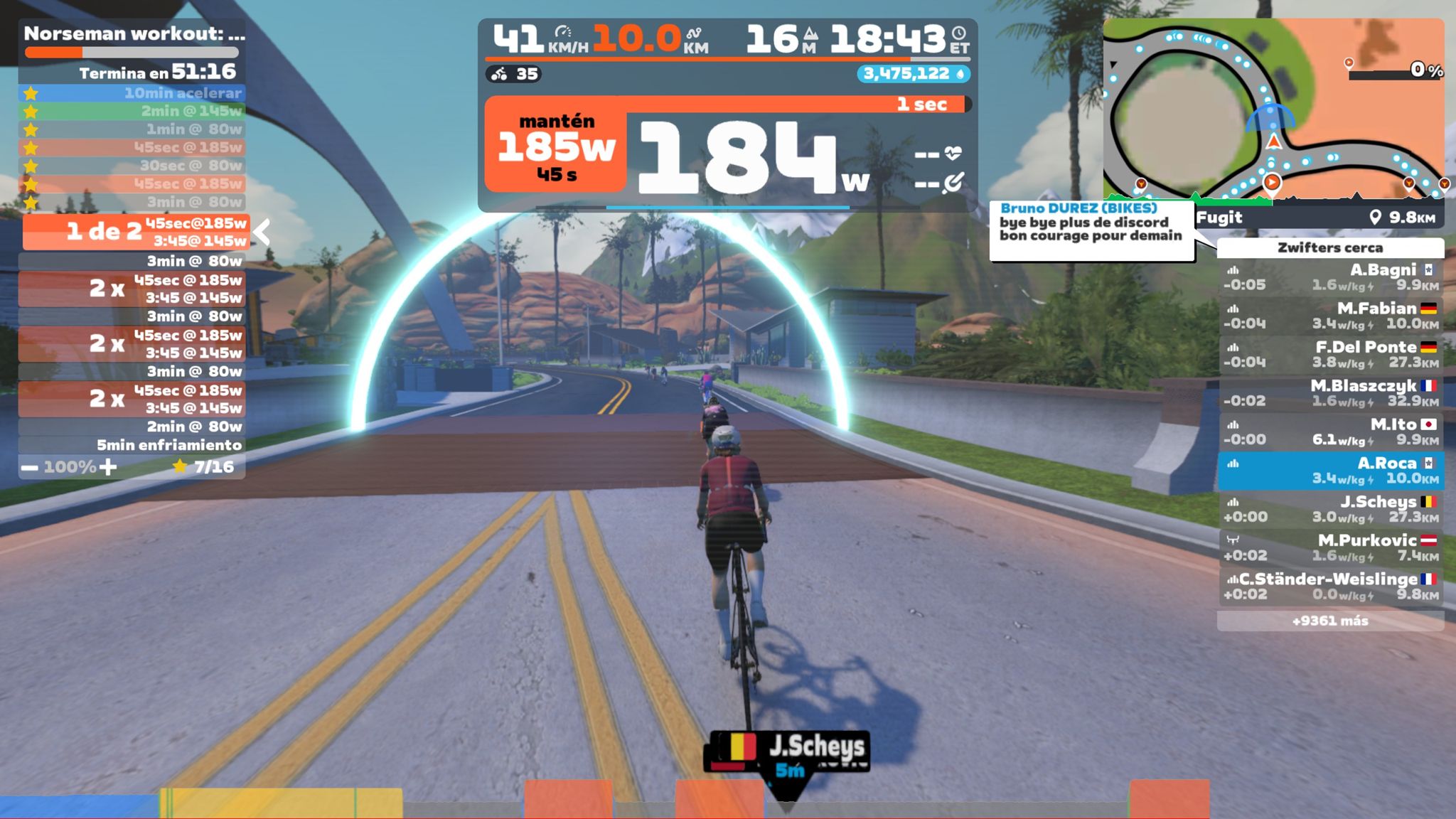The width and height of the screenshot is (1456, 819).
Task: Pick M.Ito from the nearby riders
Action: (x=1330, y=432)
